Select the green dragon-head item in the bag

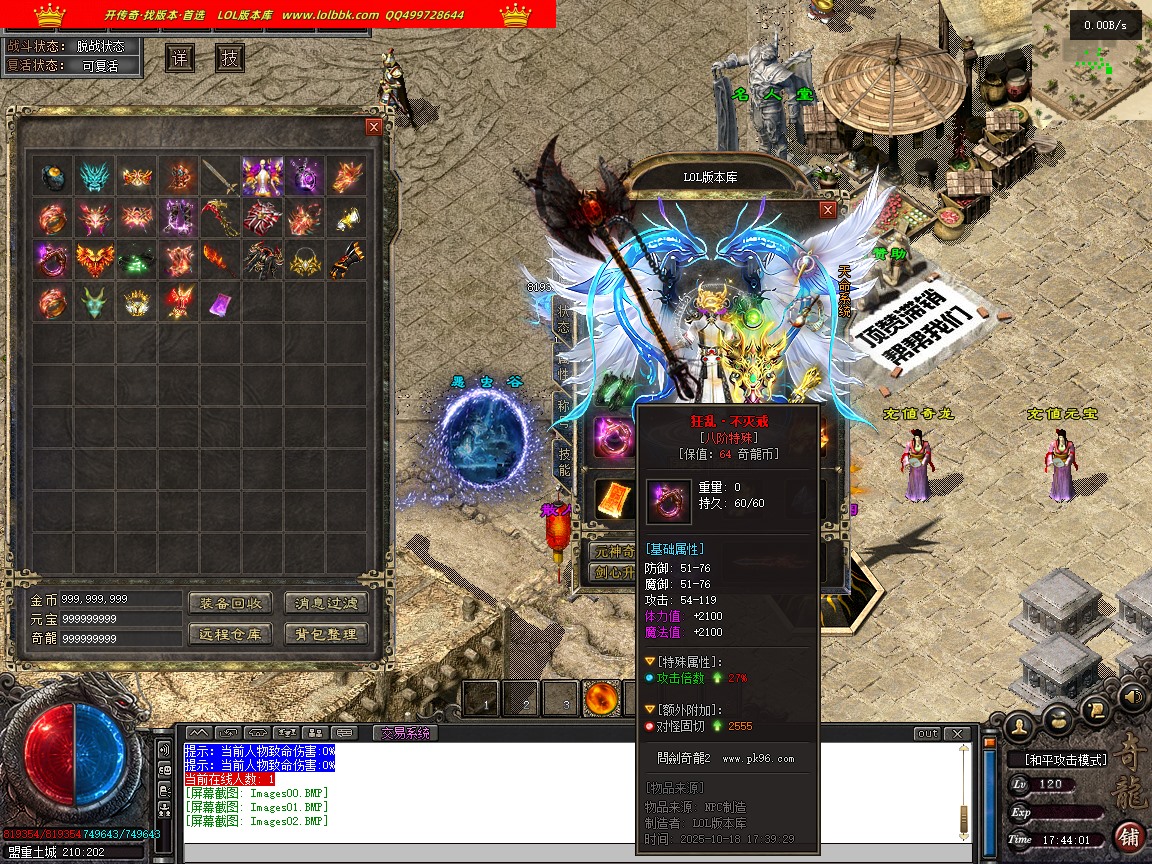(93, 302)
